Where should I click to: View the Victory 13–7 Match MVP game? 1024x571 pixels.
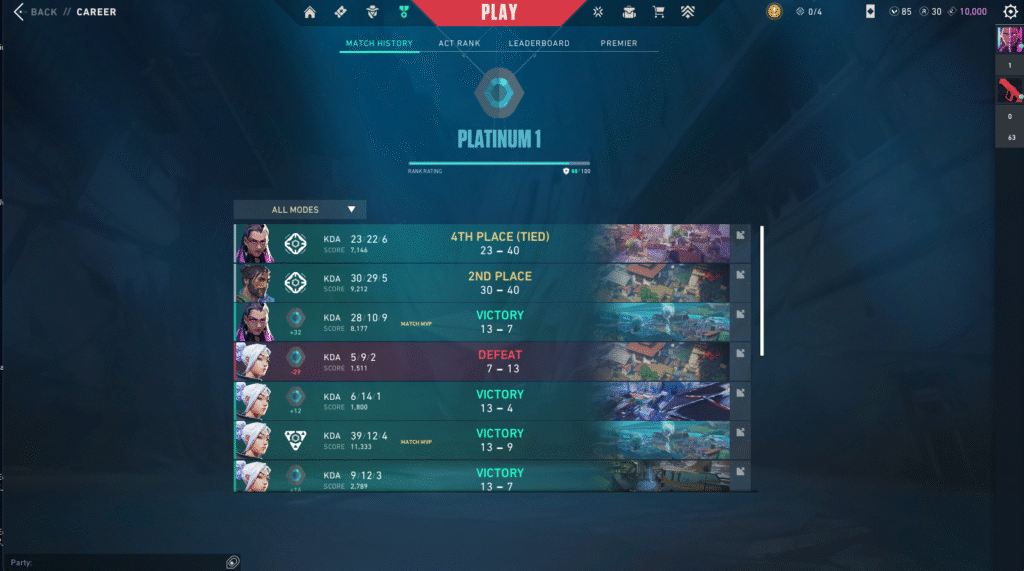coord(499,322)
